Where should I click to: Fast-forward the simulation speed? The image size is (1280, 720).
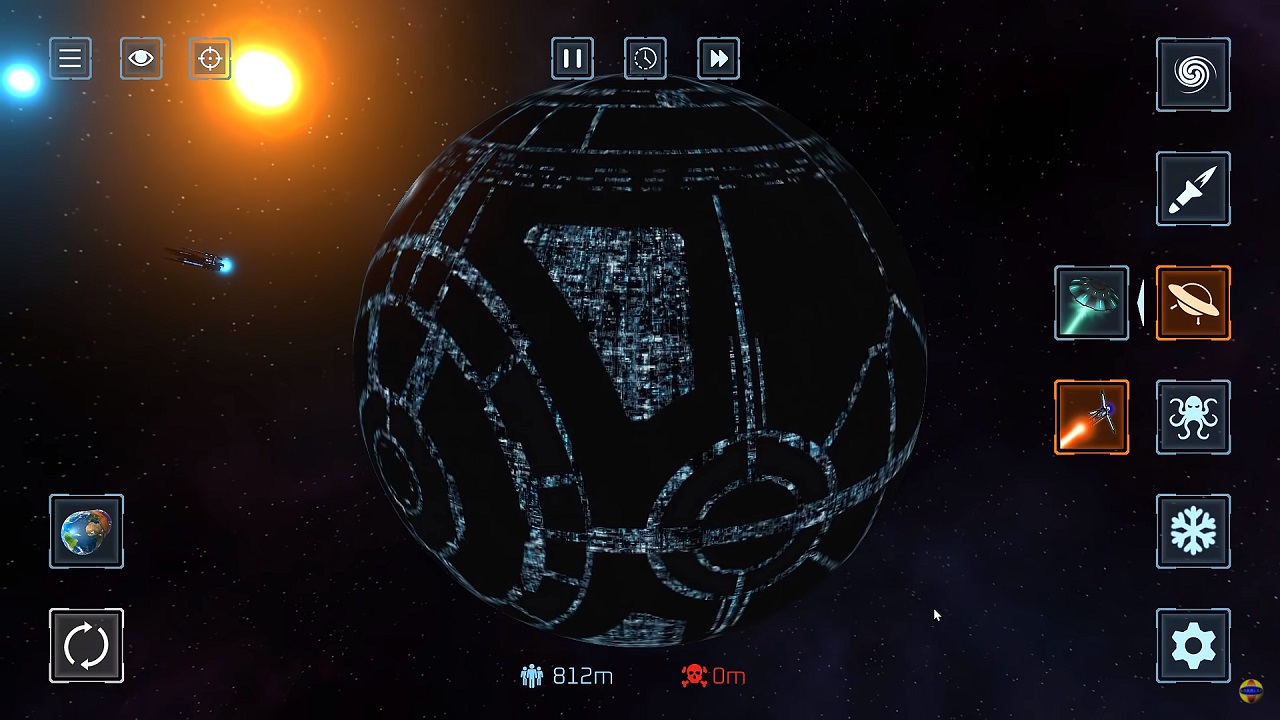[718, 59]
